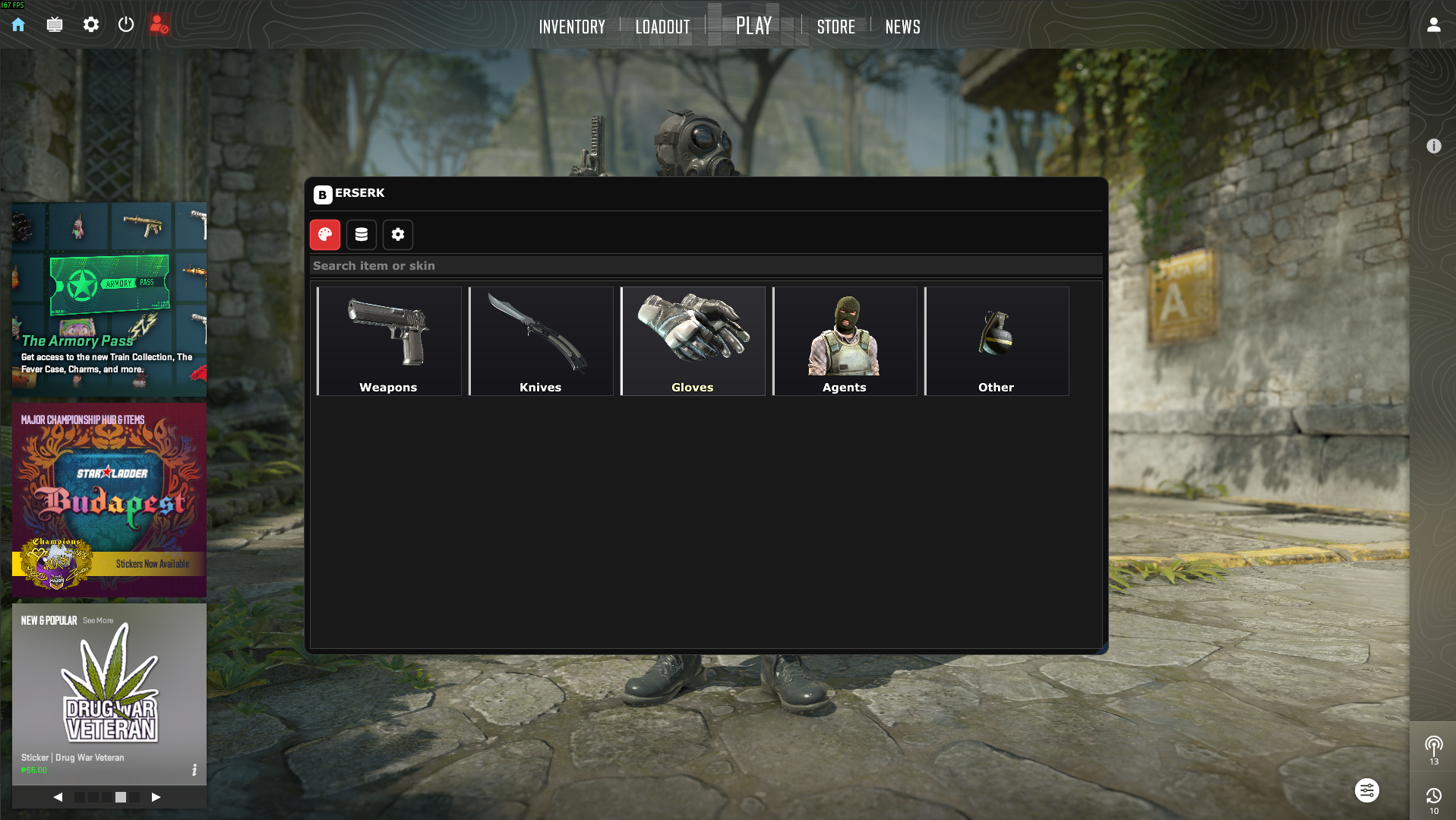This screenshot has width=1456, height=820.
Task: Open the item settings gear inside the Berserk panel
Action: click(x=397, y=234)
